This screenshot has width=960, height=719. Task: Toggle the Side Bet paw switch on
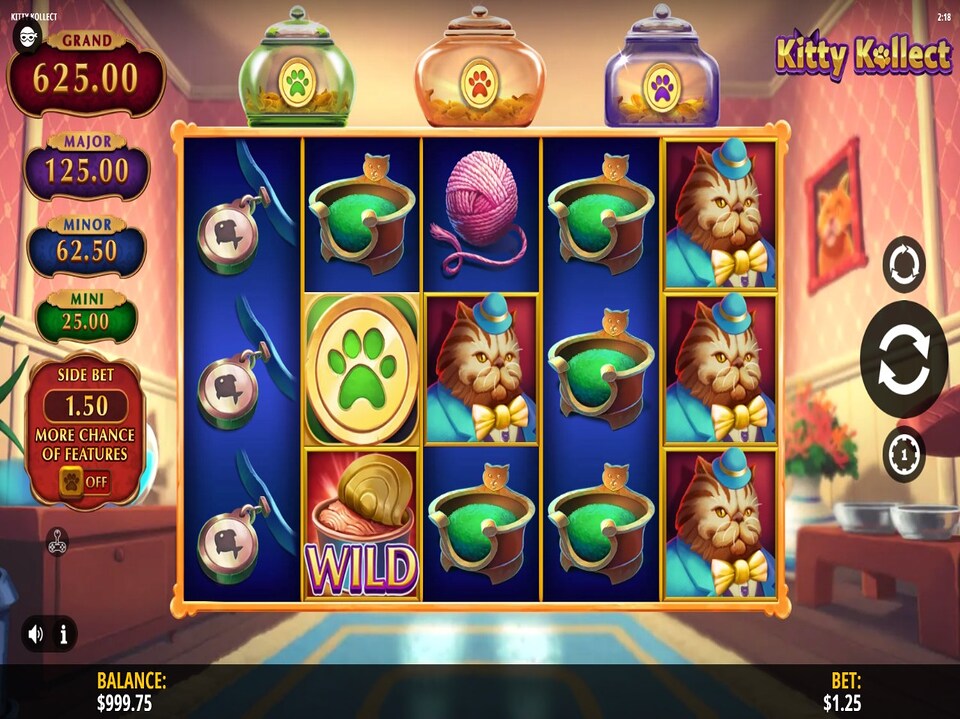(85, 481)
